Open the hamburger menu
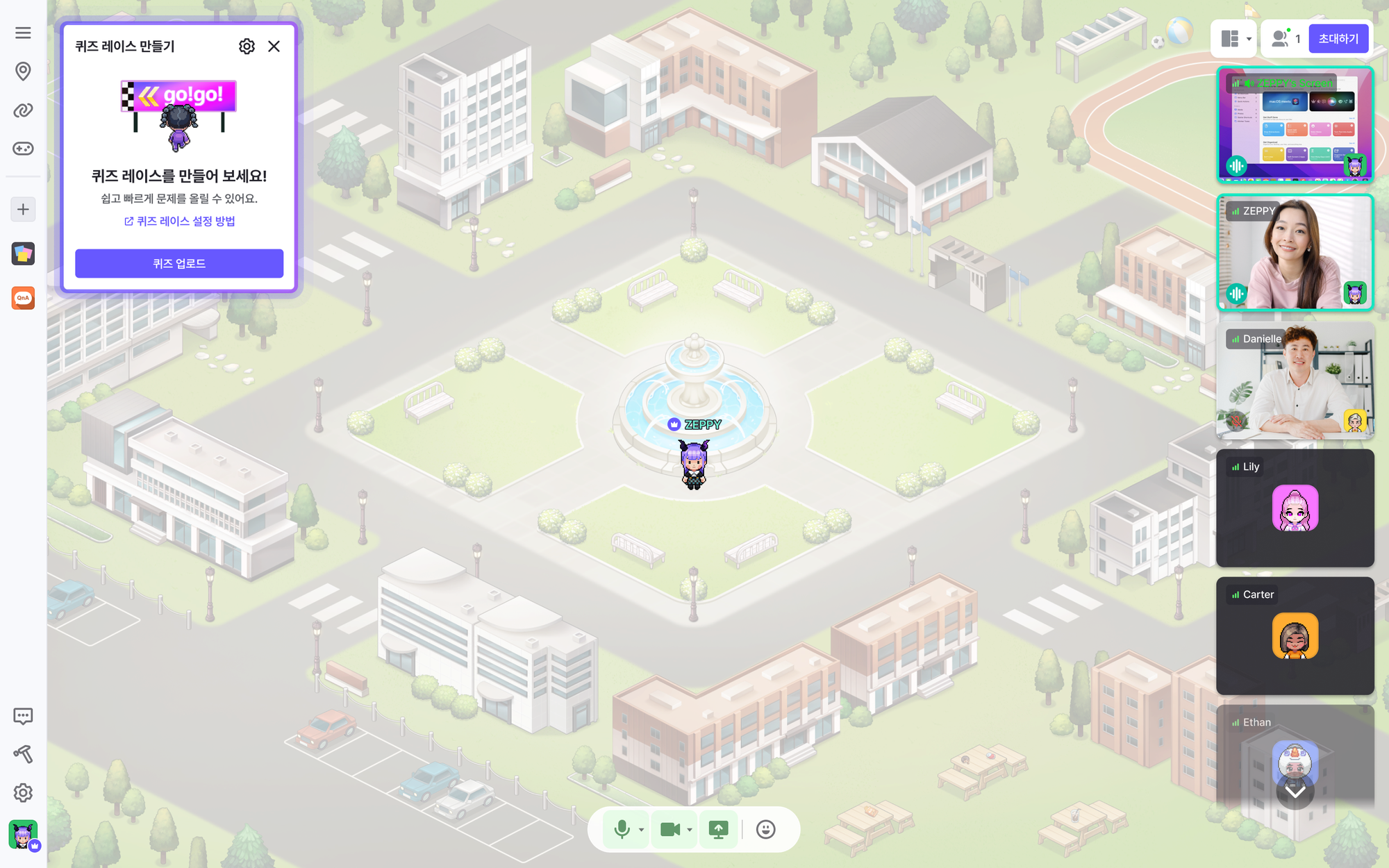The height and width of the screenshot is (868, 1389). [23, 33]
